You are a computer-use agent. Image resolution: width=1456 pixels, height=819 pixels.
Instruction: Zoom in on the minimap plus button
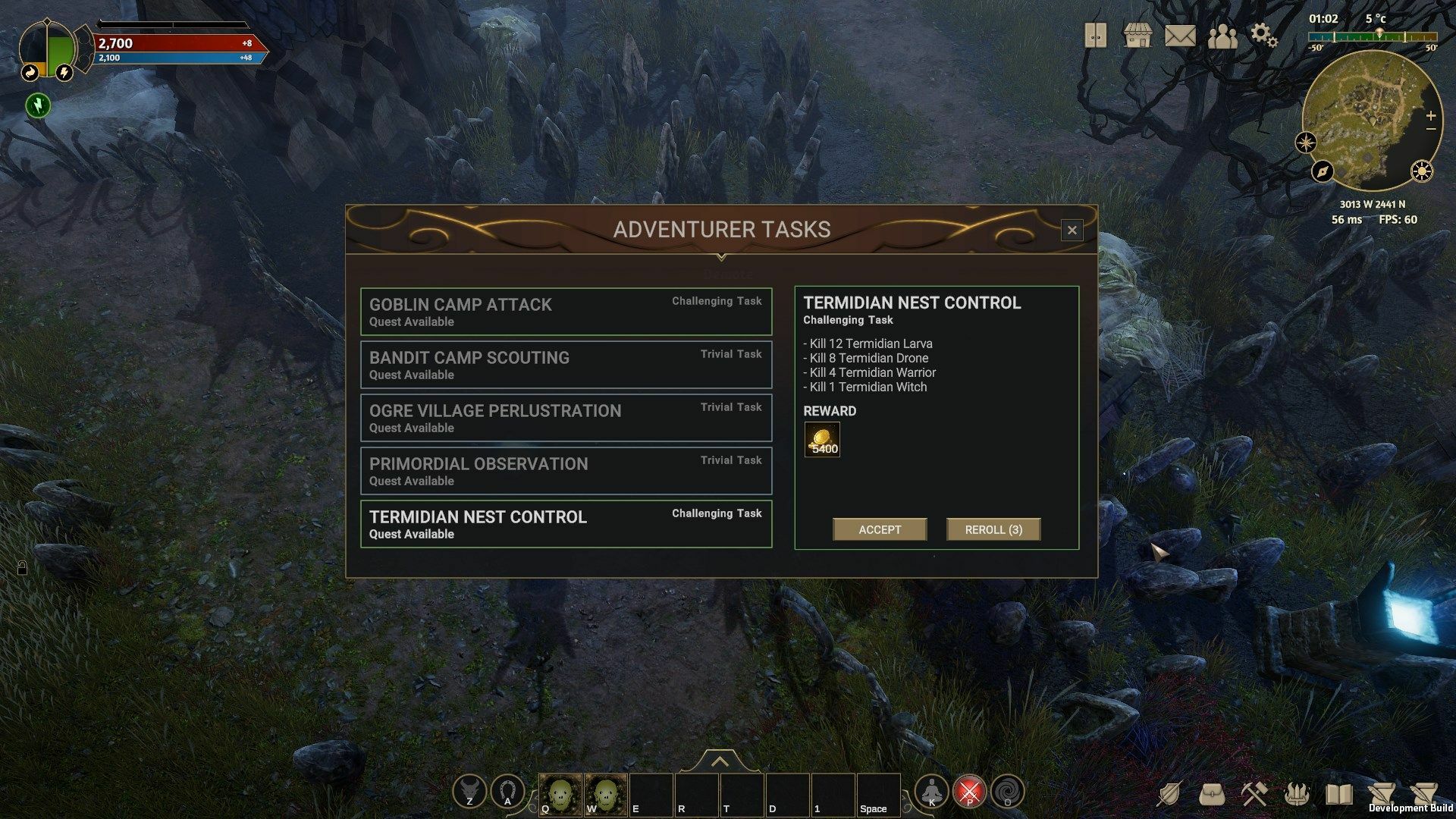pyautogui.click(x=1430, y=116)
